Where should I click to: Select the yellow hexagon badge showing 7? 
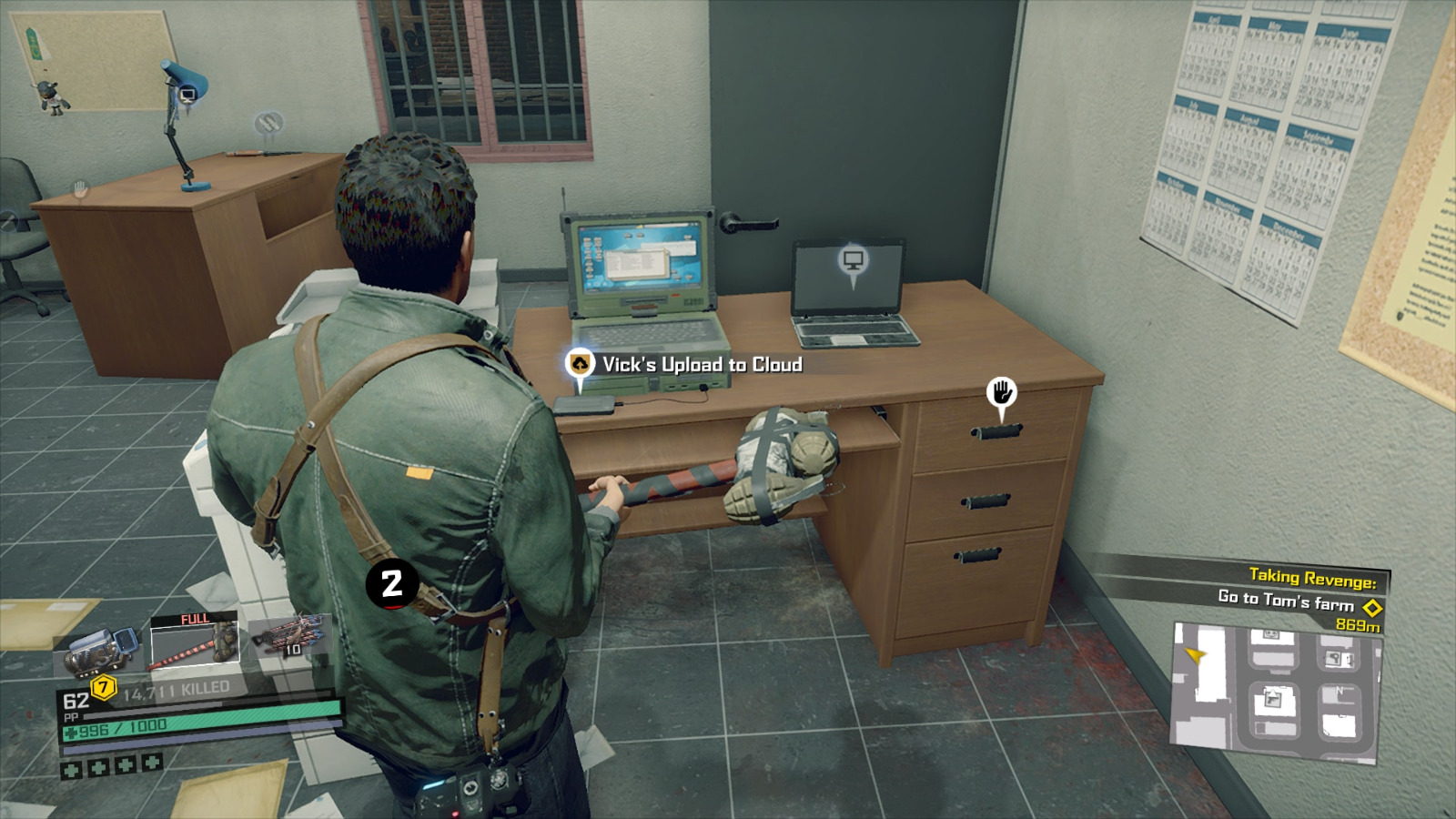[x=104, y=686]
